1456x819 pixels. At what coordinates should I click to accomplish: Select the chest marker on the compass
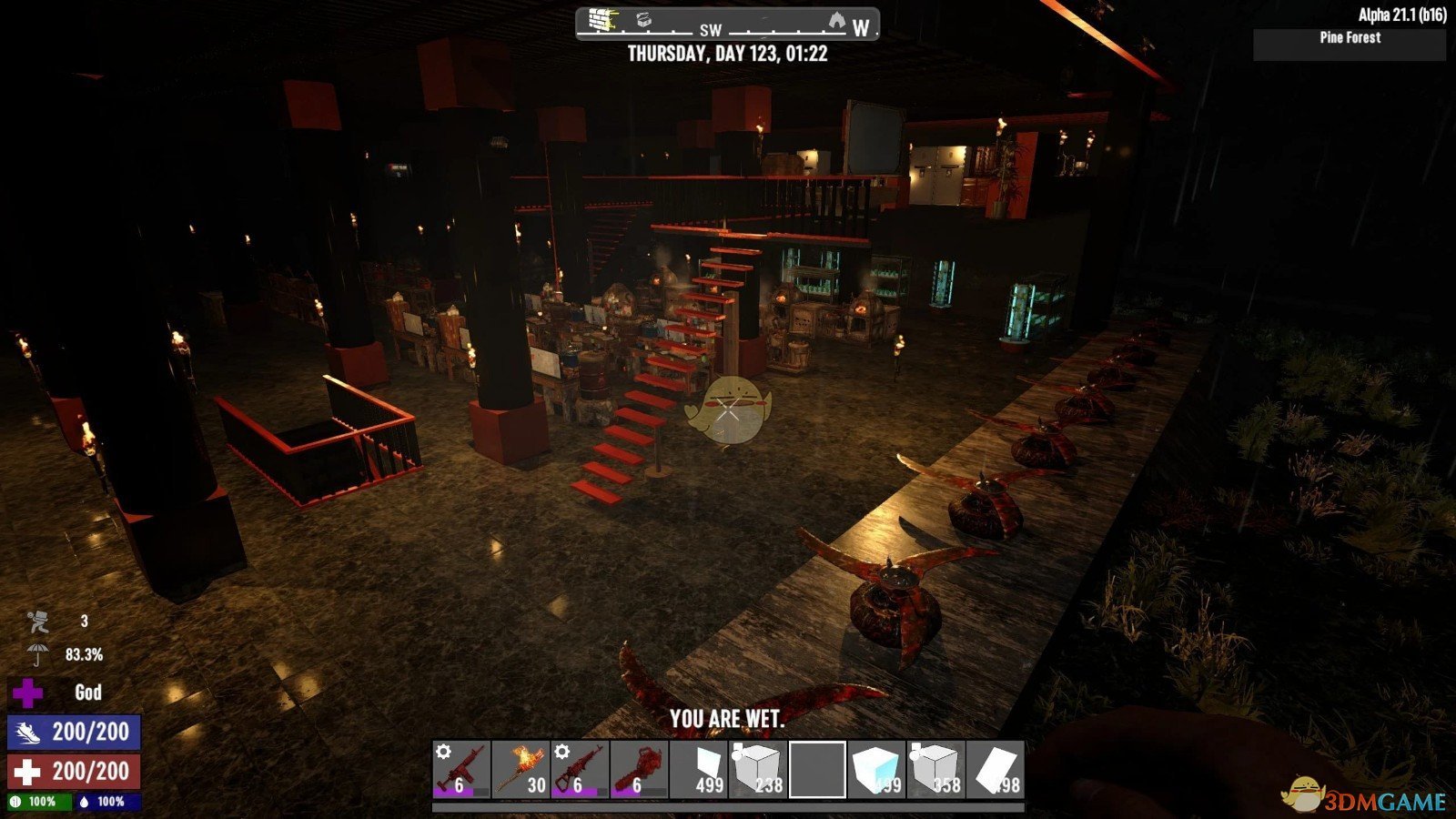point(644,20)
